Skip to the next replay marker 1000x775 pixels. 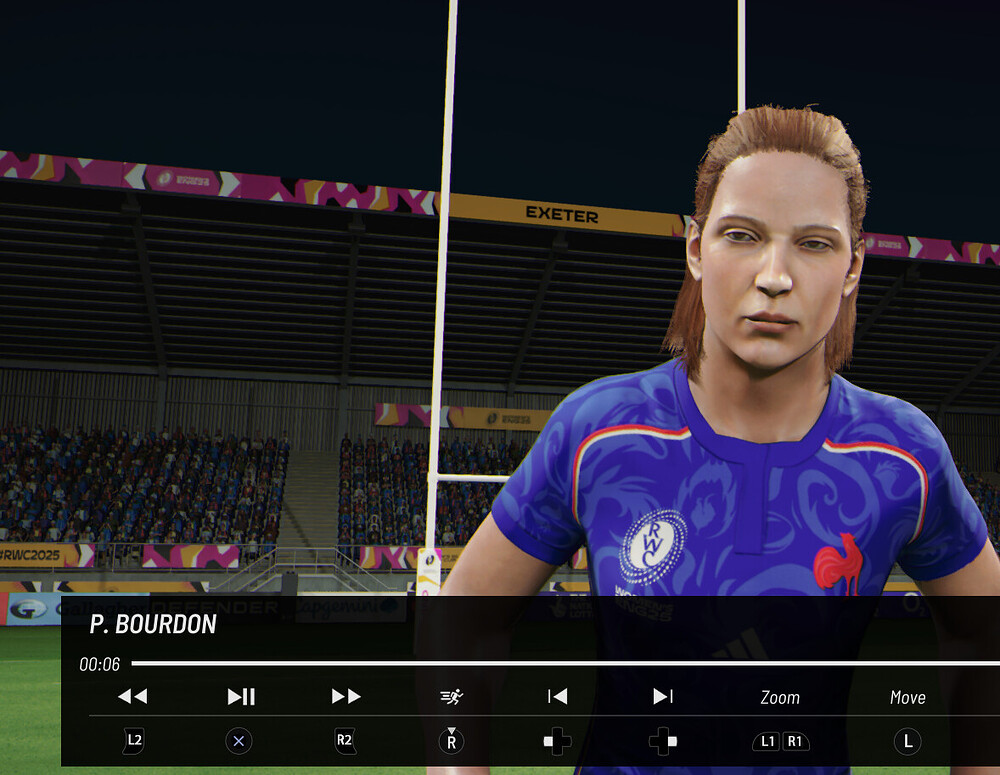(x=663, y=696)
